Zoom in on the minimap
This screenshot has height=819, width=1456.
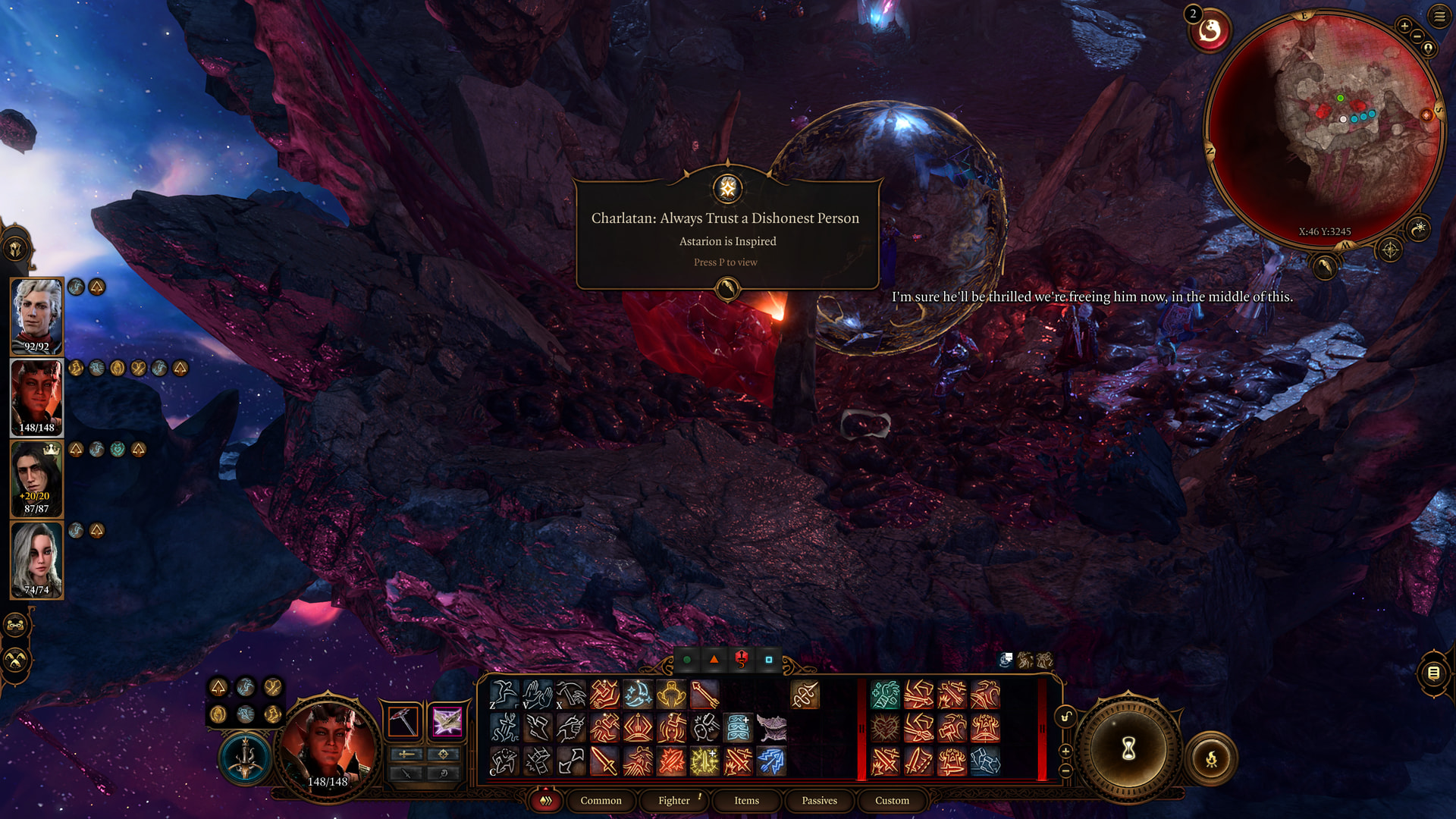point(1404,27)
